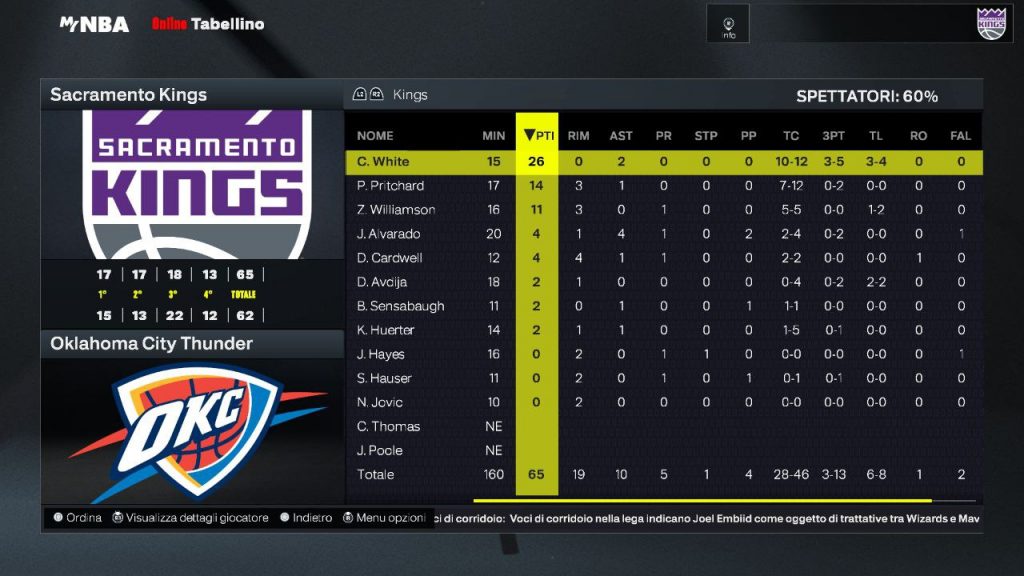Screen dimensions: 1024x576
Task: Sort by the 3PT column header
Action: (832, 136)
